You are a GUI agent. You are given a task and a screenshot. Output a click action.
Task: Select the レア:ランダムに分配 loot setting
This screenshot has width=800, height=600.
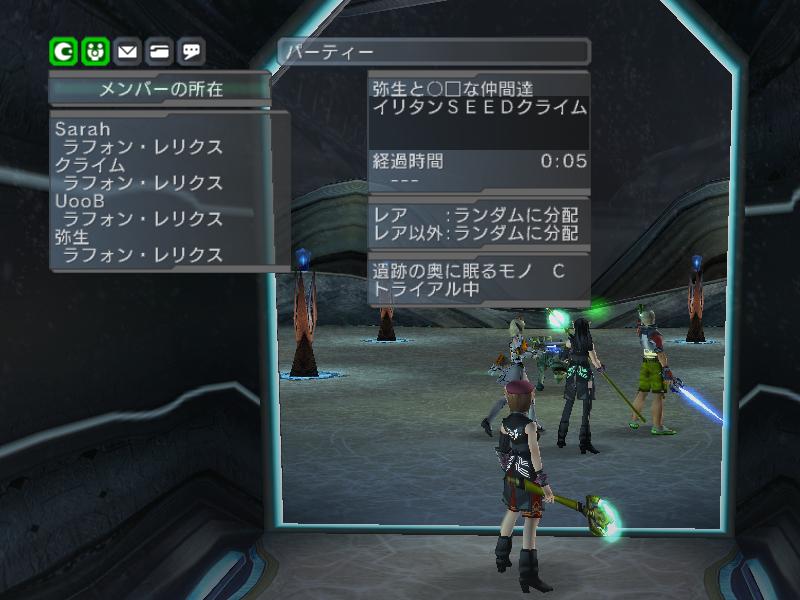[476, 215]
